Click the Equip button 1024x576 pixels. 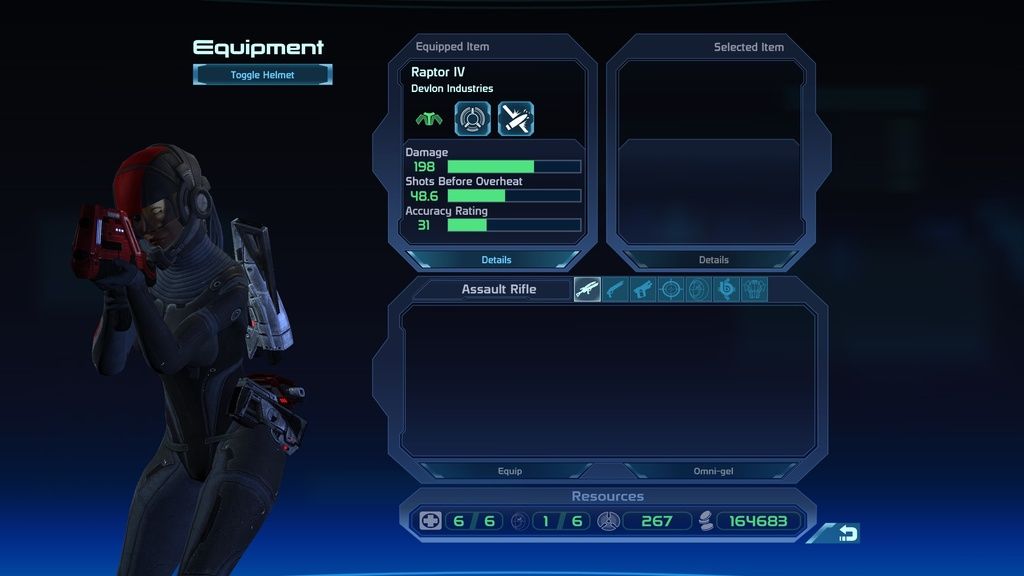[x=510, y=471]
